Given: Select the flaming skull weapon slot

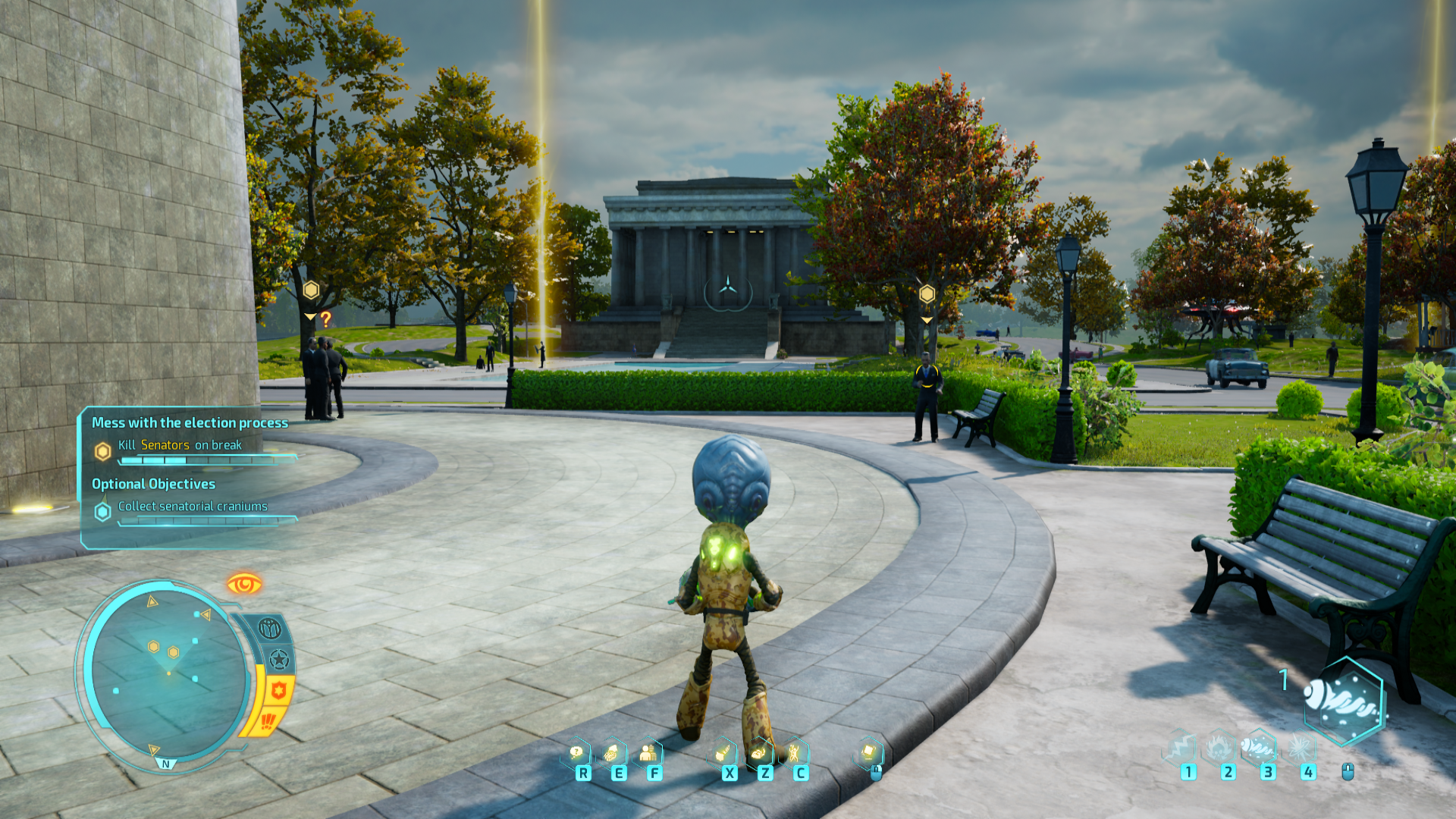Looking at the screenshot, I should pos(1220,748).
